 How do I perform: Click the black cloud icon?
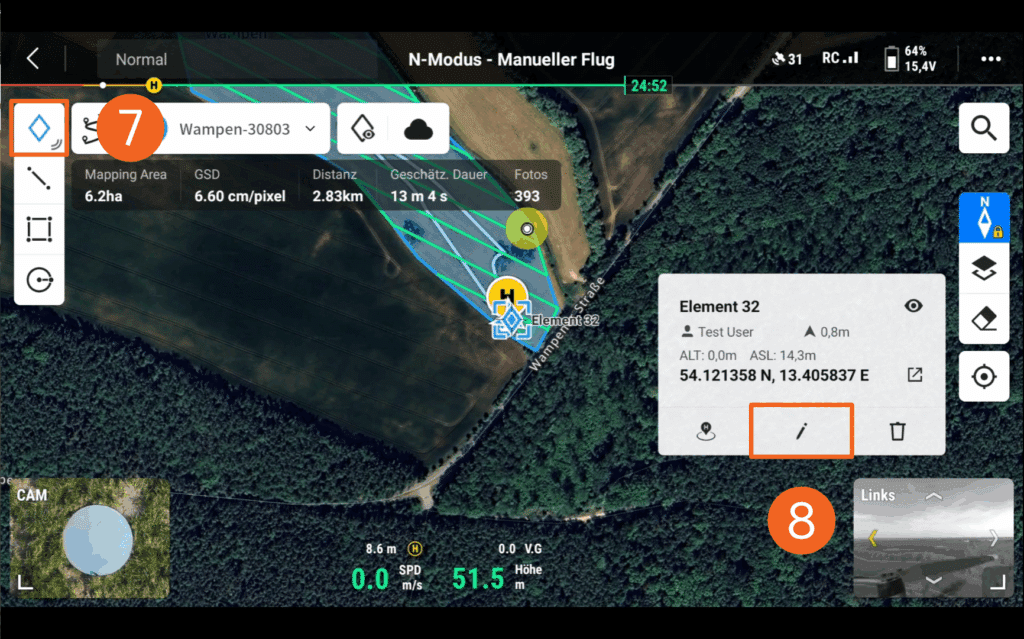pos(419,129)
